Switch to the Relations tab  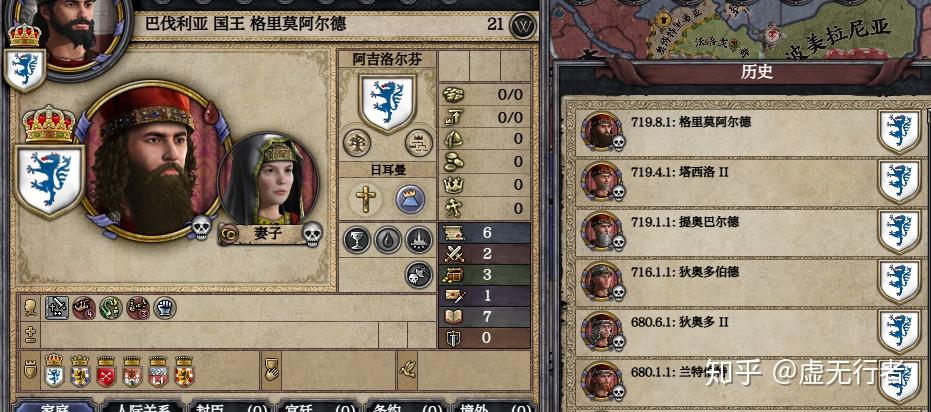point(142,406)
